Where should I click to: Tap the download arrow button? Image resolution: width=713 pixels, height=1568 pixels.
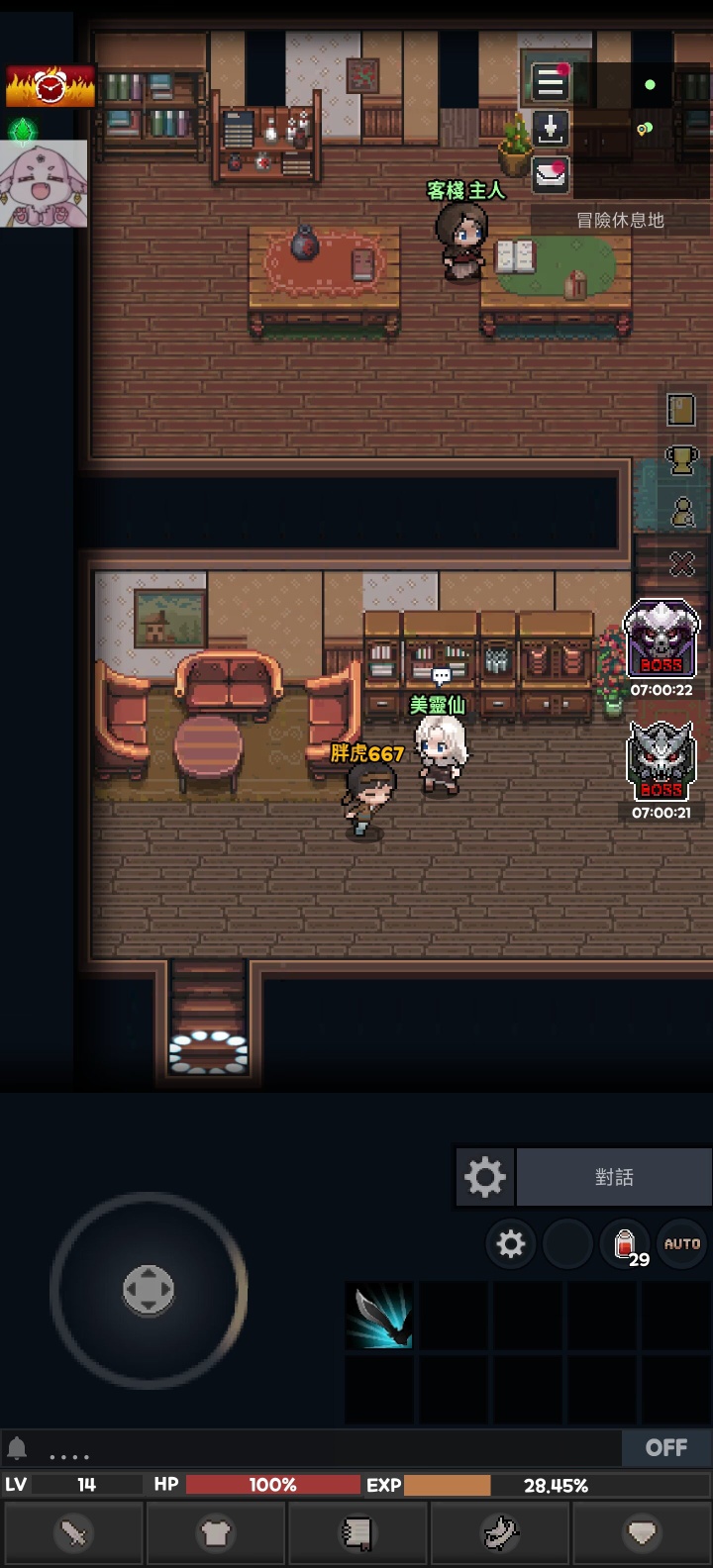(551, 128)
